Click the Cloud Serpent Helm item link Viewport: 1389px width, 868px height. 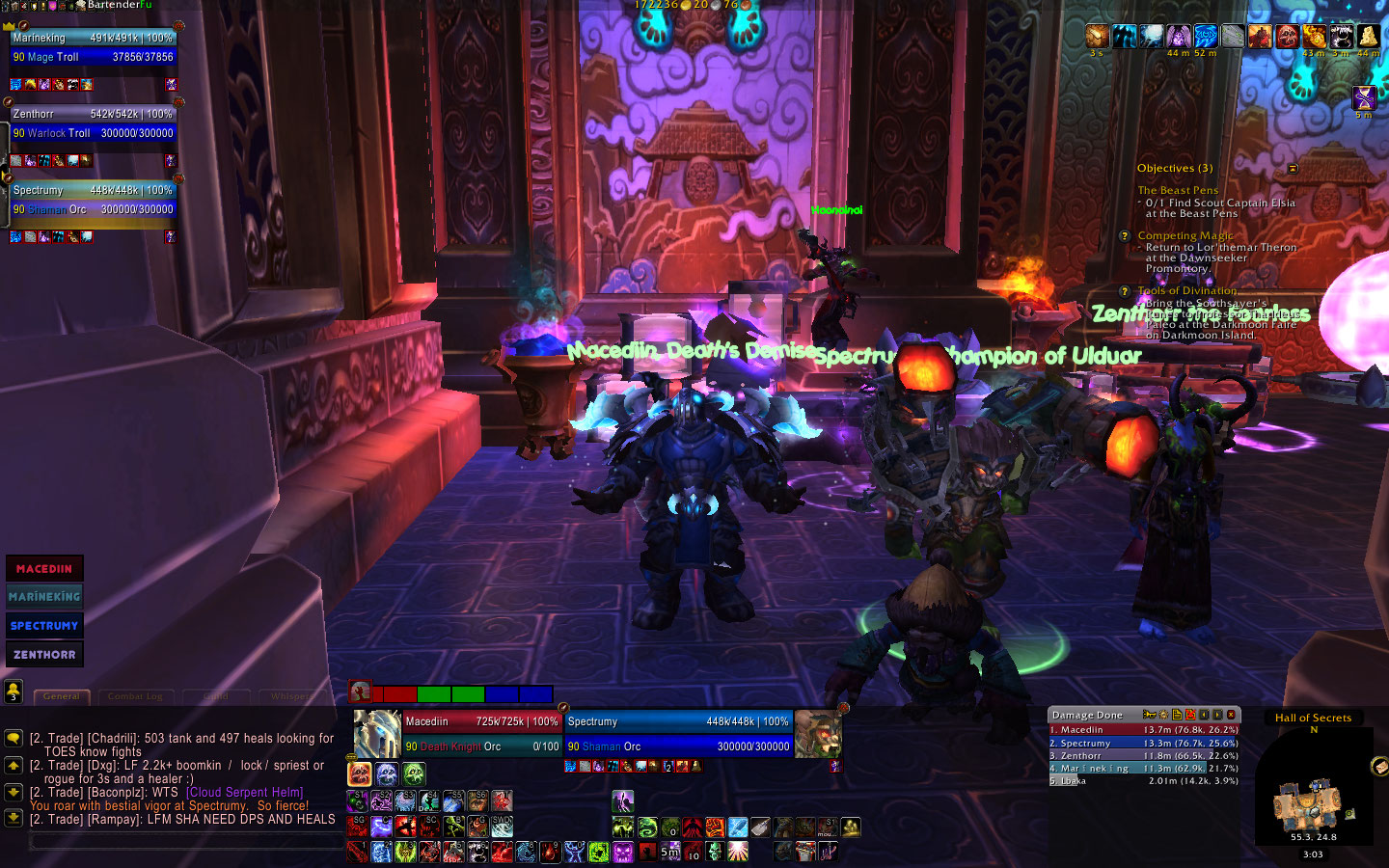coord(245,793)
